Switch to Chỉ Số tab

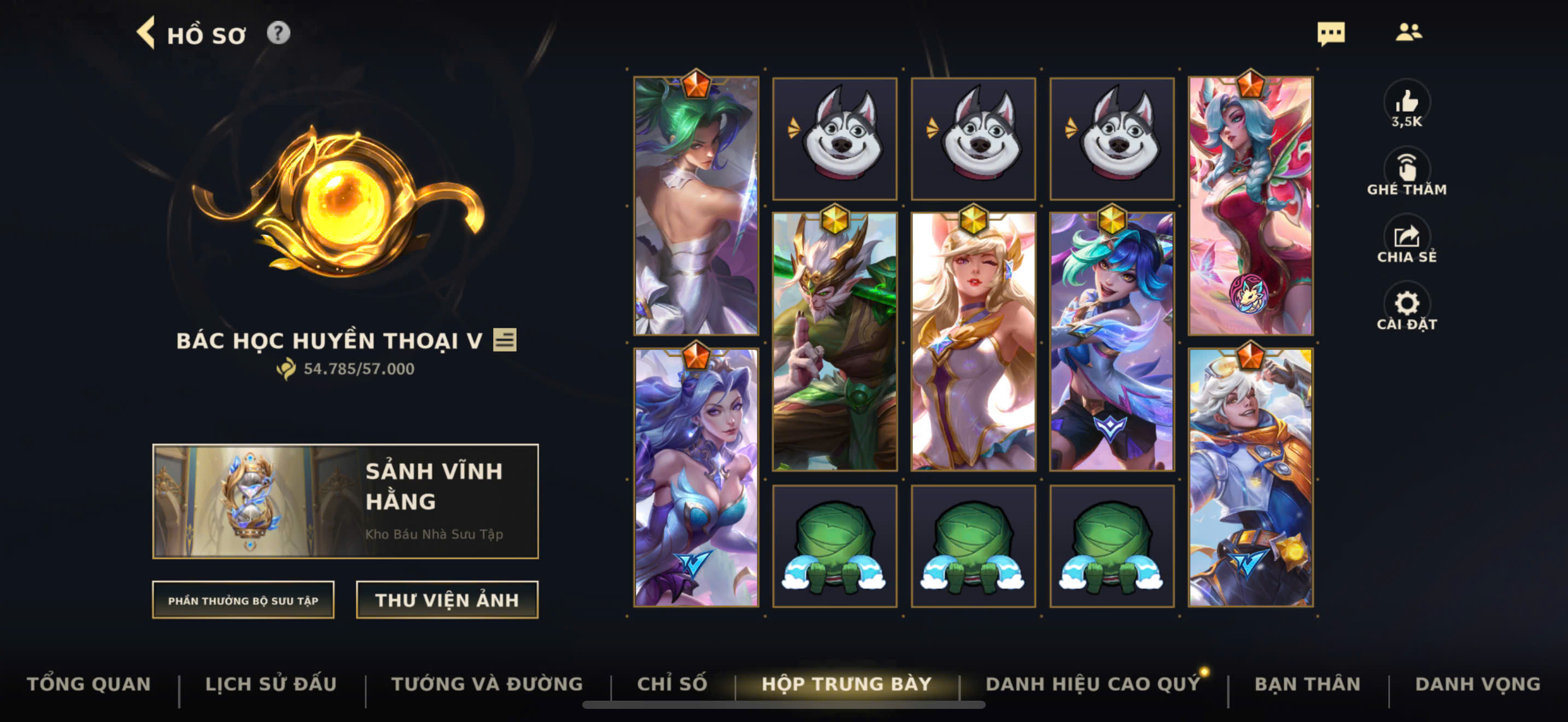coord(672,684)
